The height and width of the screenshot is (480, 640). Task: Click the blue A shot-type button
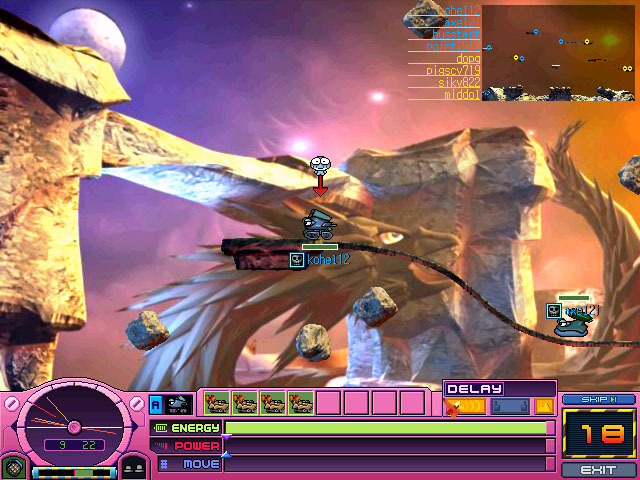tap(155, 404)
